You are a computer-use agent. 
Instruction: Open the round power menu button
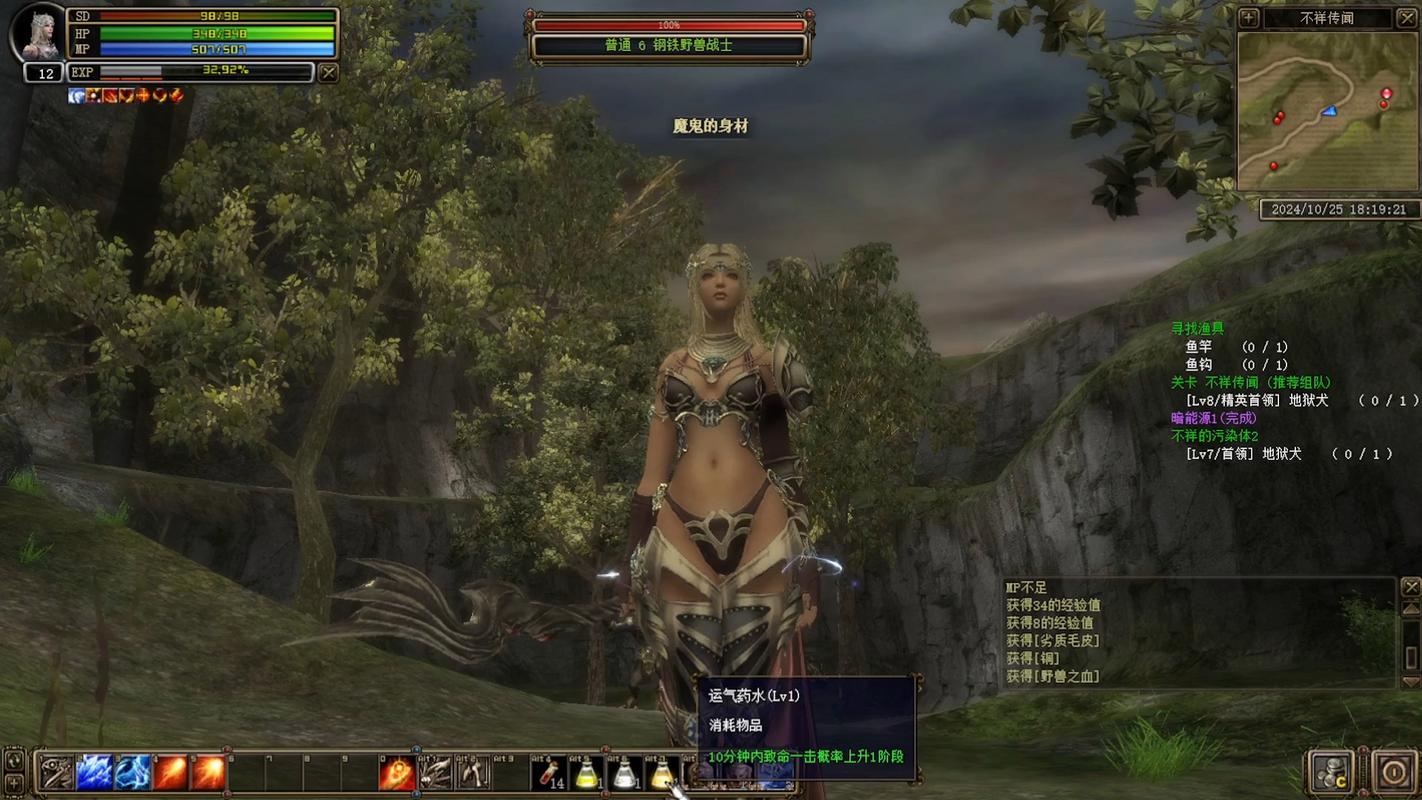click(1393, 772)
